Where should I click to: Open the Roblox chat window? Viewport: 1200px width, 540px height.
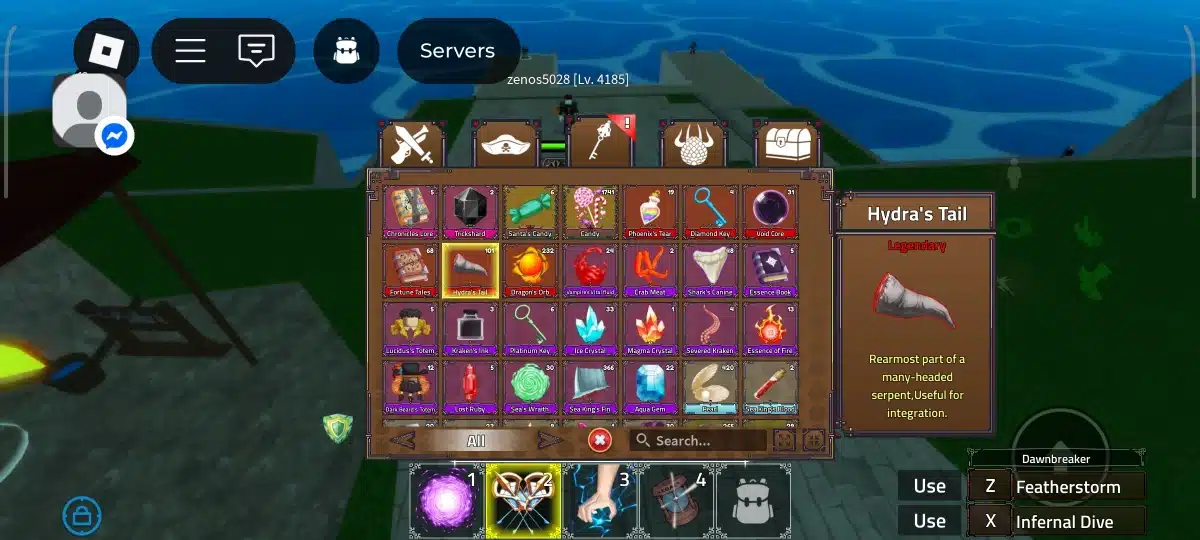point(256,50)
